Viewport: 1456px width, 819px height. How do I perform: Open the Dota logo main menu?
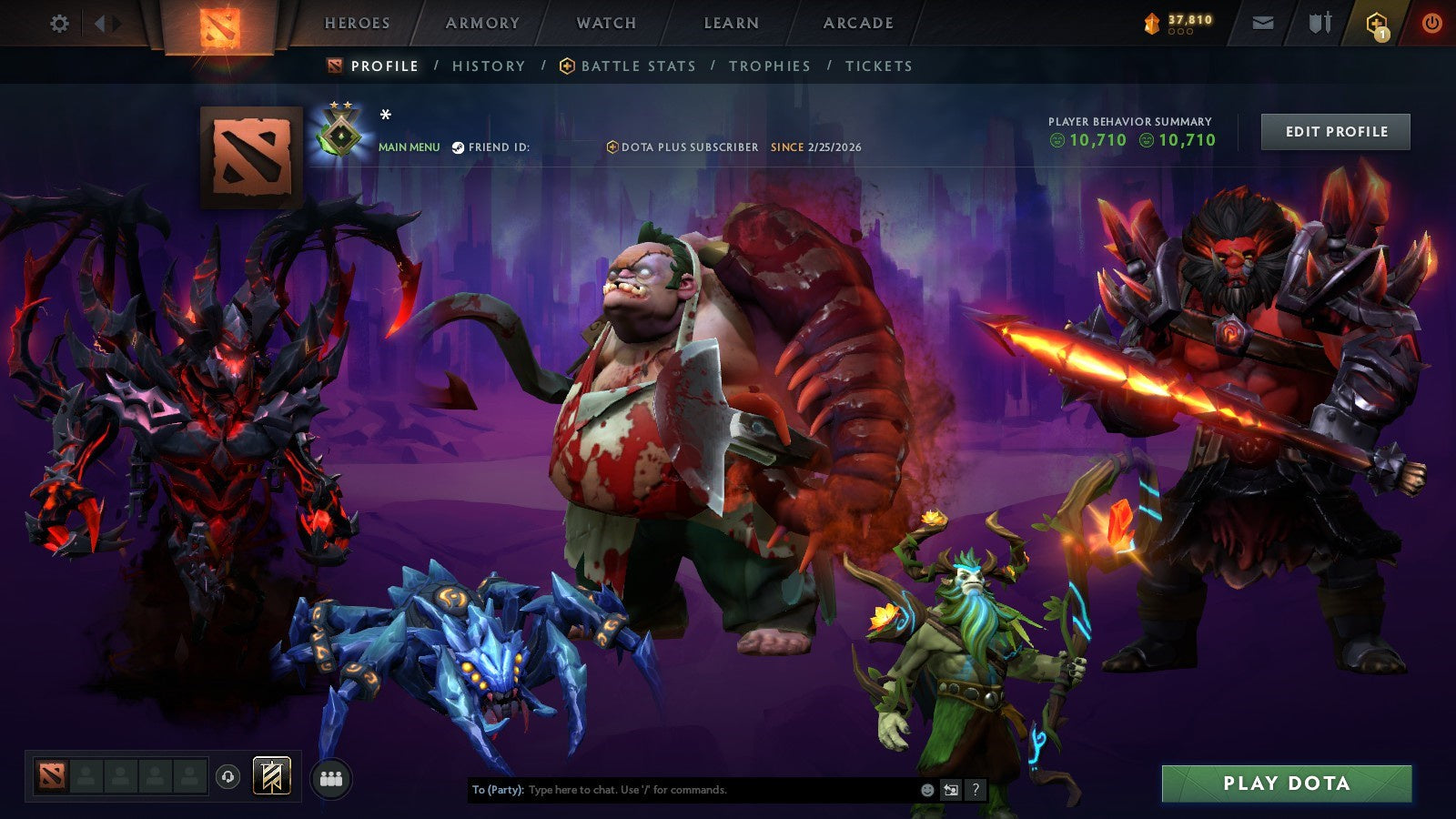coord(218,23)
